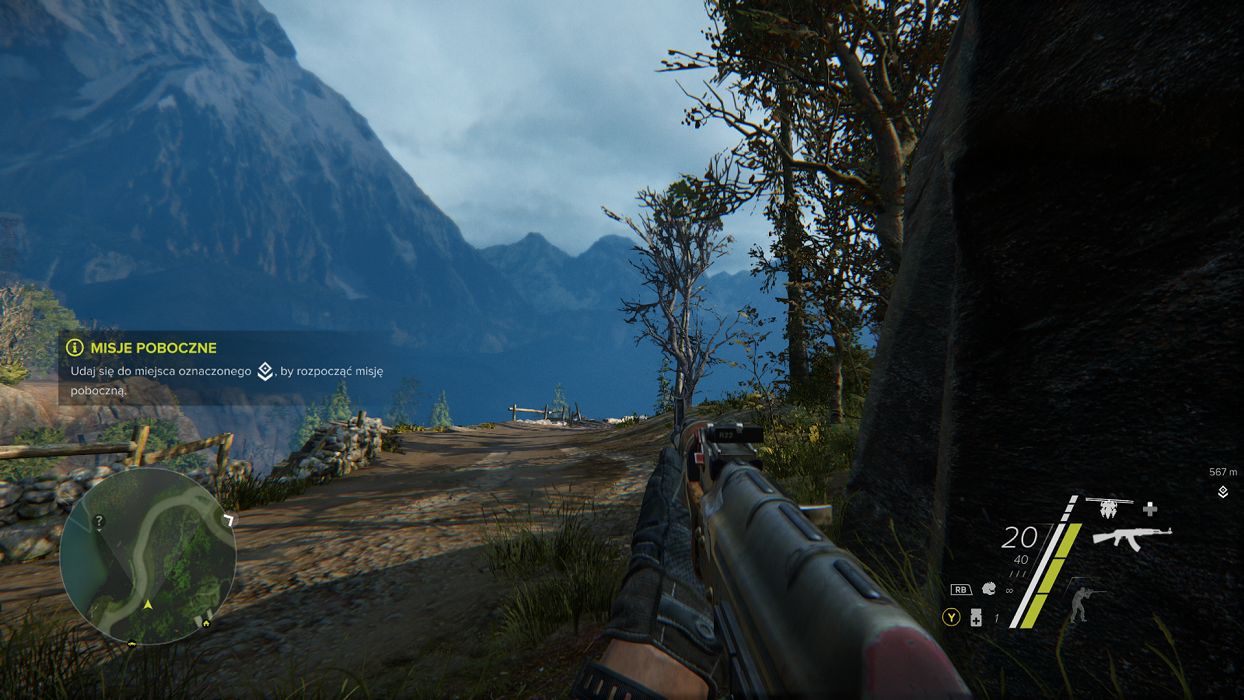Select the side mission waypoint marker
Viewport: 1244px width, 700px height.
click(1222, 492)
